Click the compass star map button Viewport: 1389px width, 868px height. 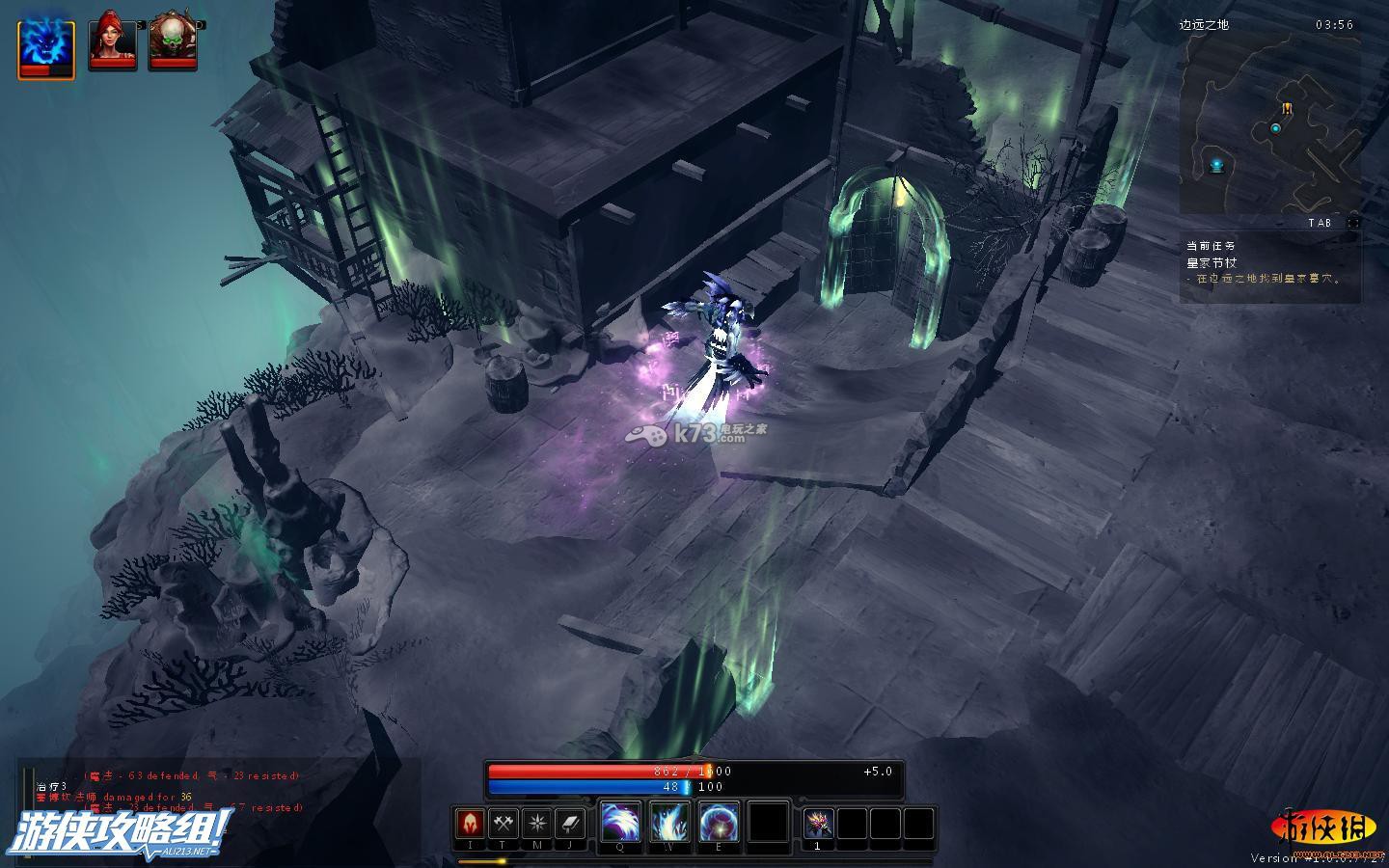pyautogui.click(x=537, y=824)
